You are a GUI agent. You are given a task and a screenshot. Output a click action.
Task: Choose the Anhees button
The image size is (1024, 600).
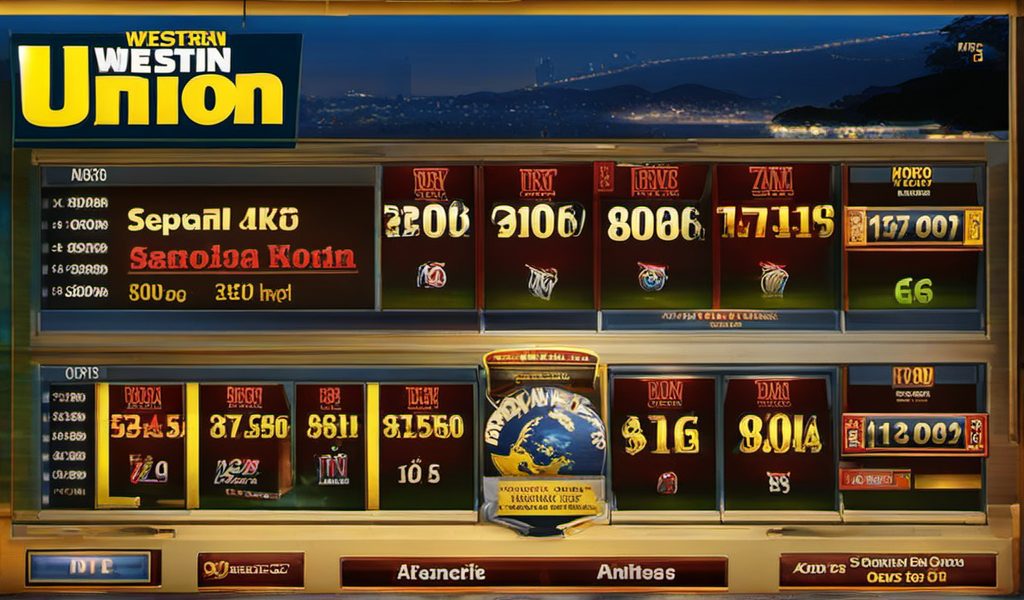pos(635,573)
